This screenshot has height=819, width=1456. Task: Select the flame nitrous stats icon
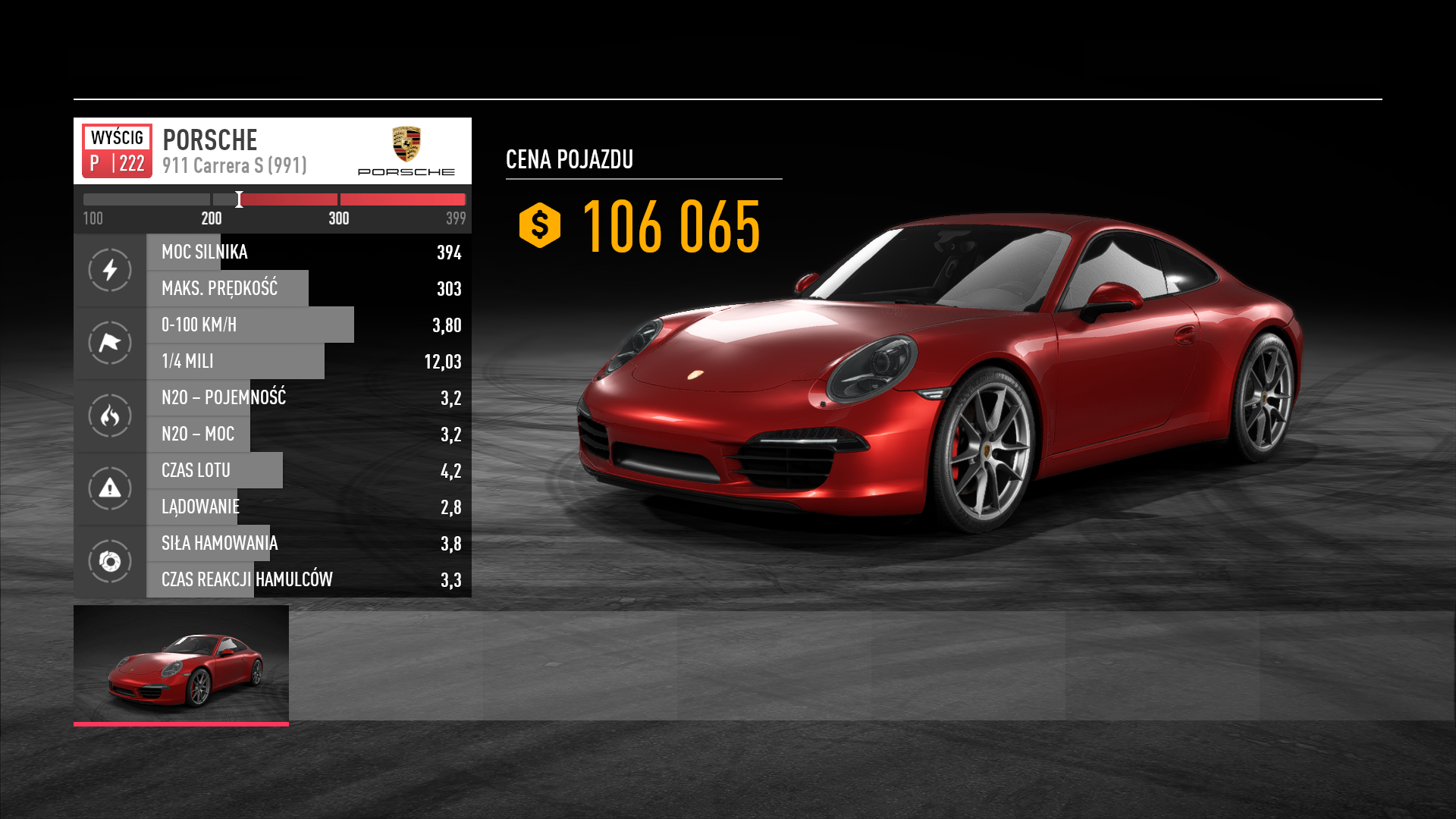110,416
